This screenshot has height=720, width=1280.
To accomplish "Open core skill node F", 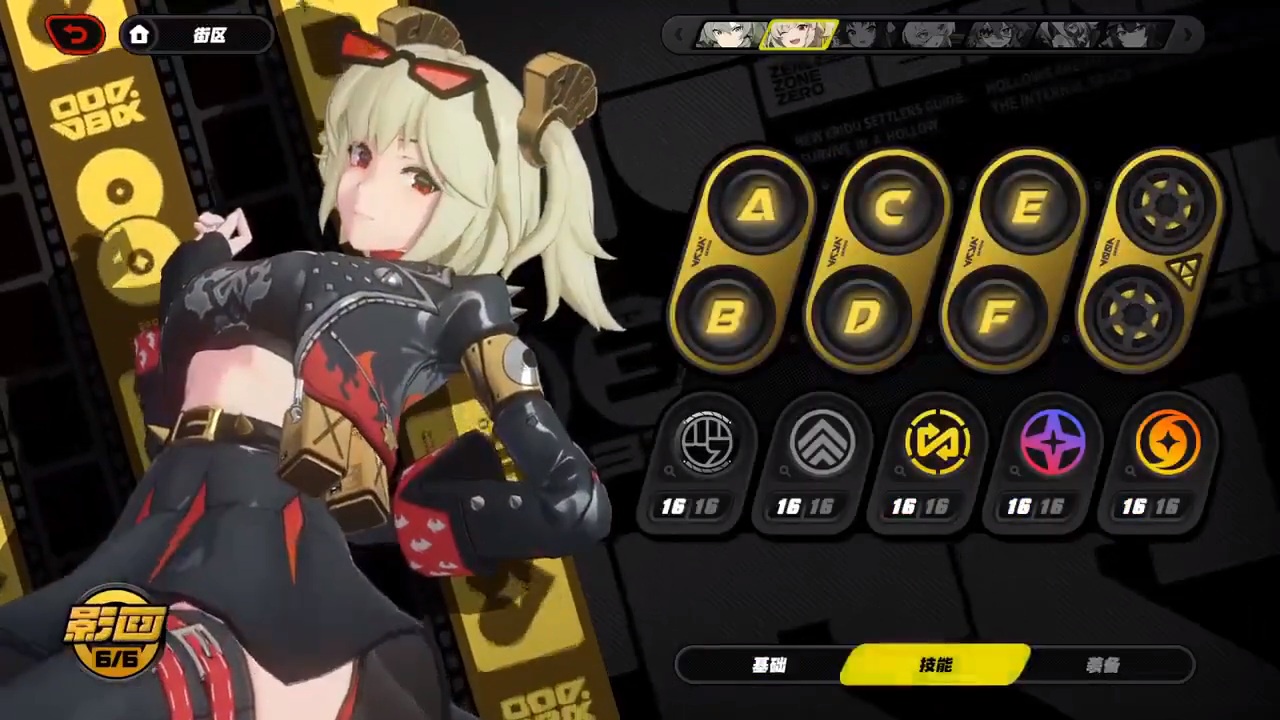I will click(x=997, y=317).
